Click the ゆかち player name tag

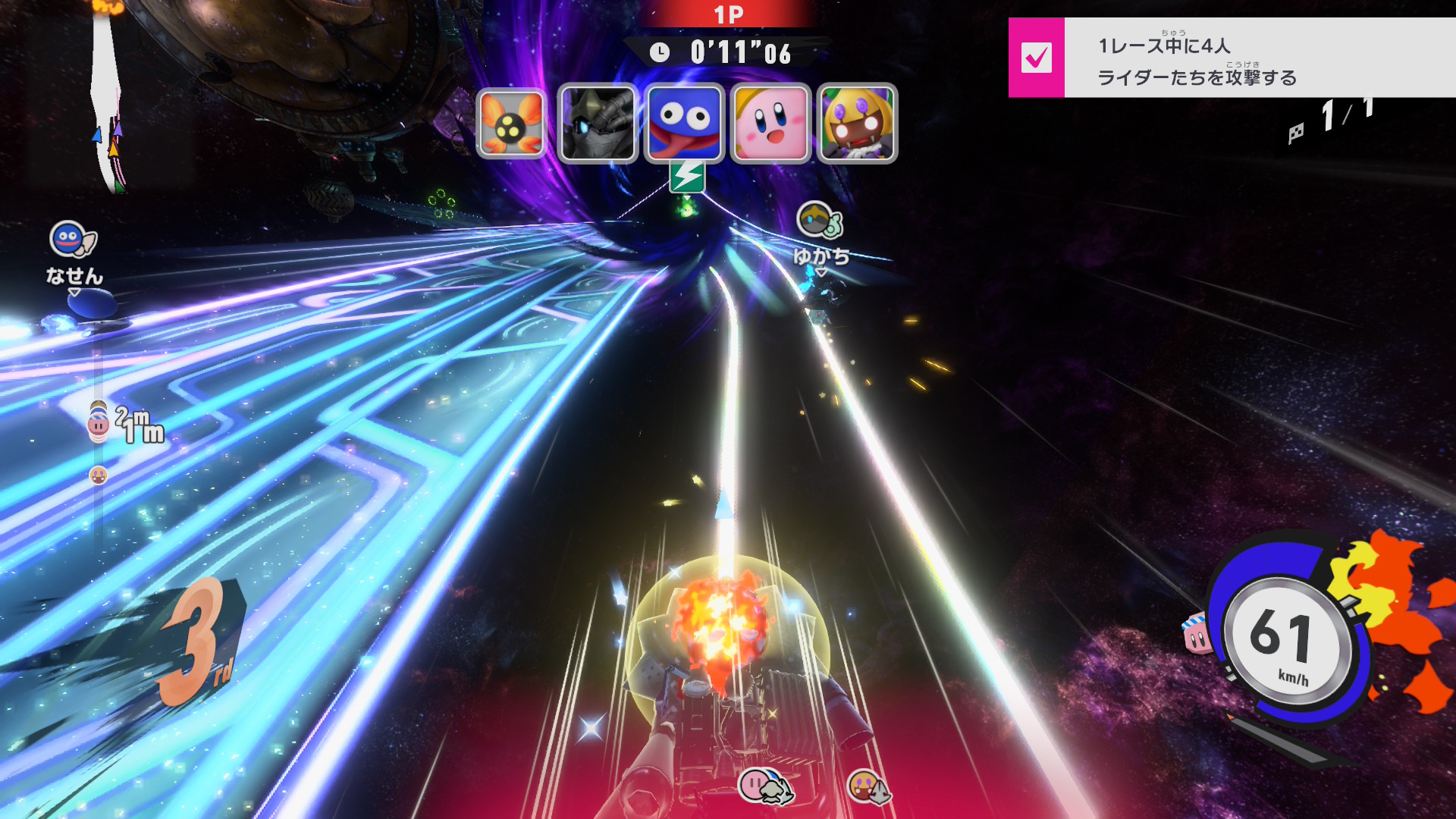point(821,256)
